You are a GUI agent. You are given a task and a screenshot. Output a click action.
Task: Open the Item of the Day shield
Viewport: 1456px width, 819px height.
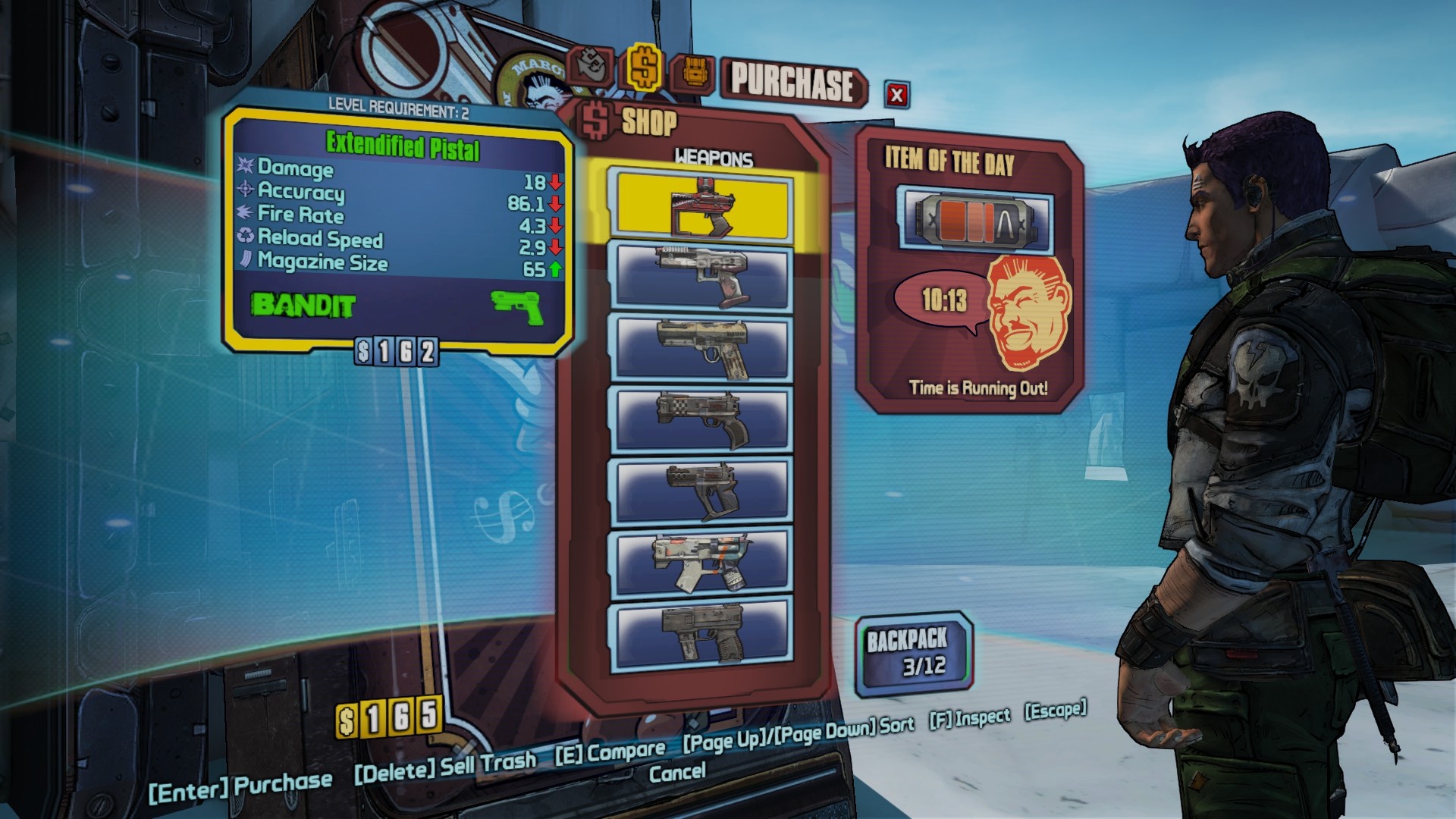pyautogui.click(x=975, y=219)
